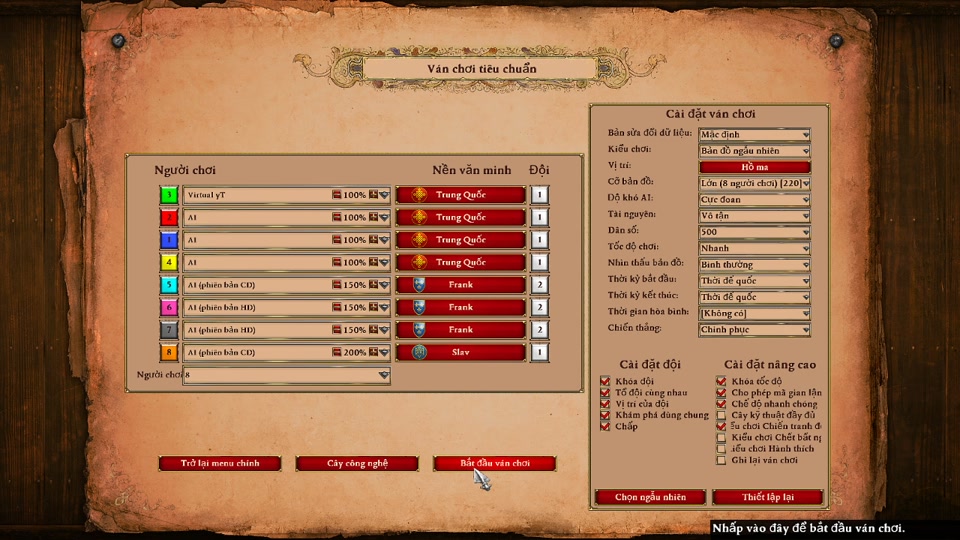Image resolution: width=960 pixels, height=540 pixels.
Task: Return via Trở lại menu chính button
Action: coord(220,464)
